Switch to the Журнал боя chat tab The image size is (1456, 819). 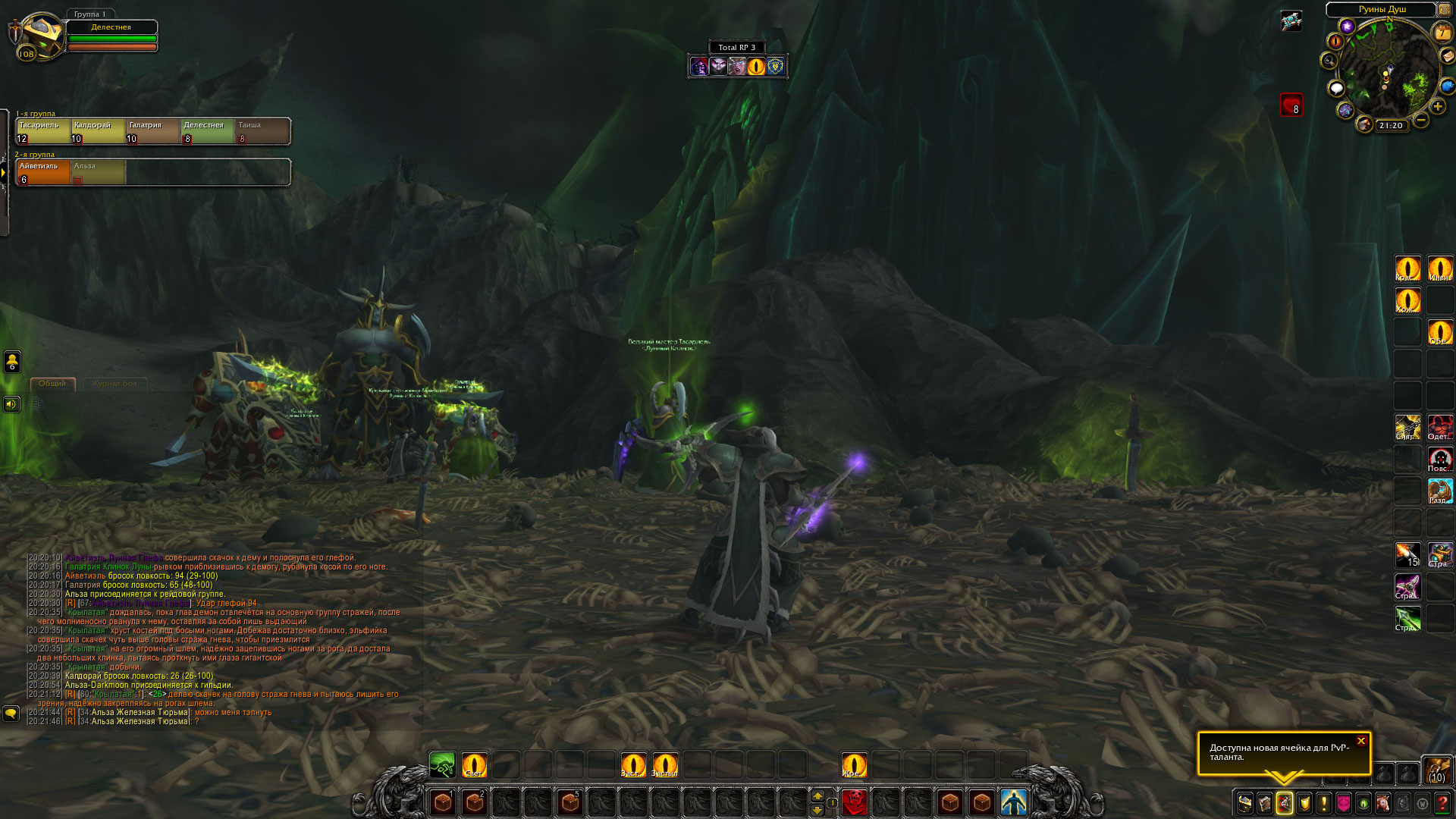click(115, 384)
